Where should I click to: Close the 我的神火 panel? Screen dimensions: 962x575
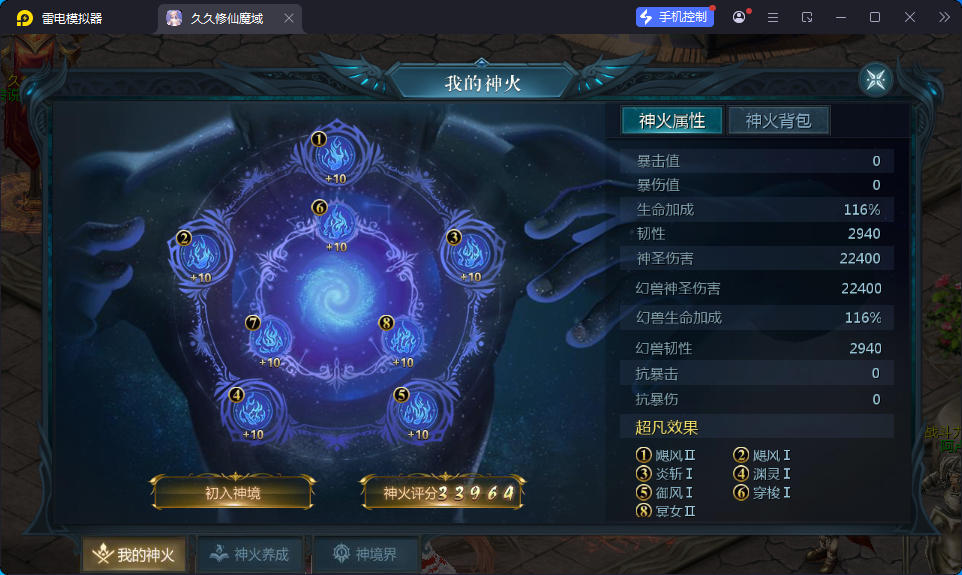[875, 80]
